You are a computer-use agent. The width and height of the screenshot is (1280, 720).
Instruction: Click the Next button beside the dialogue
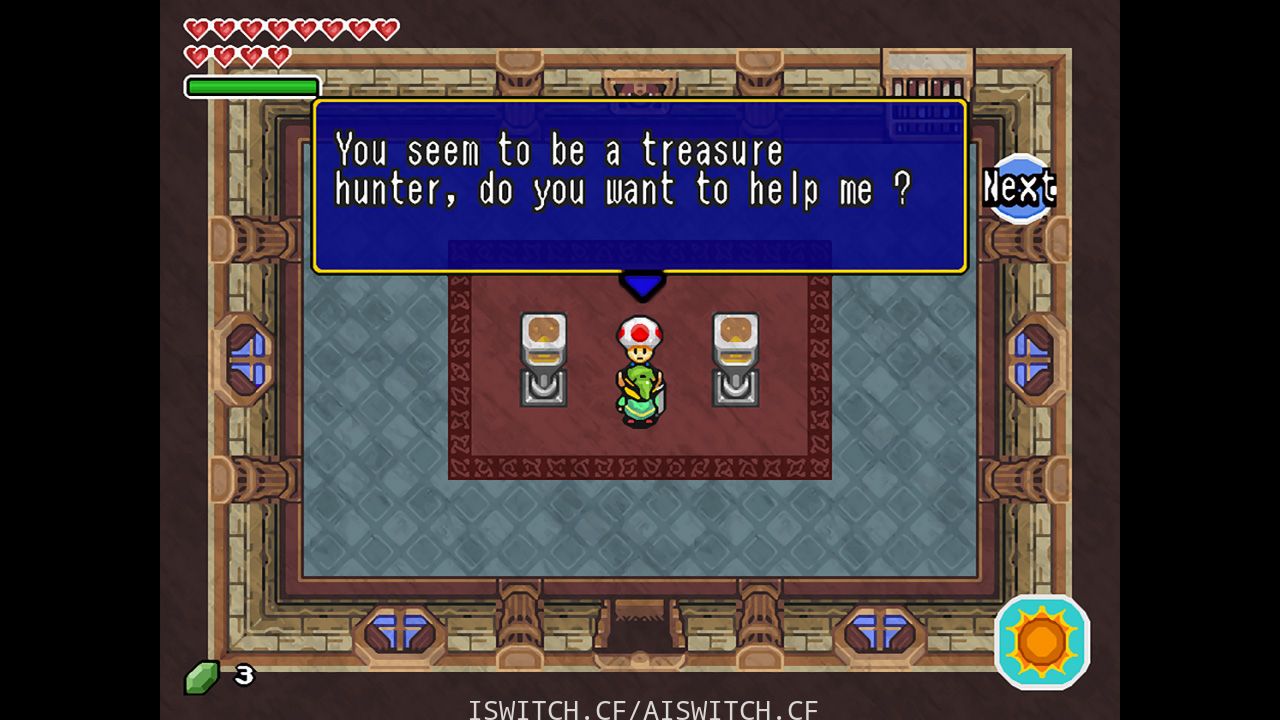pyautogui.click(x=1019, y=187)
